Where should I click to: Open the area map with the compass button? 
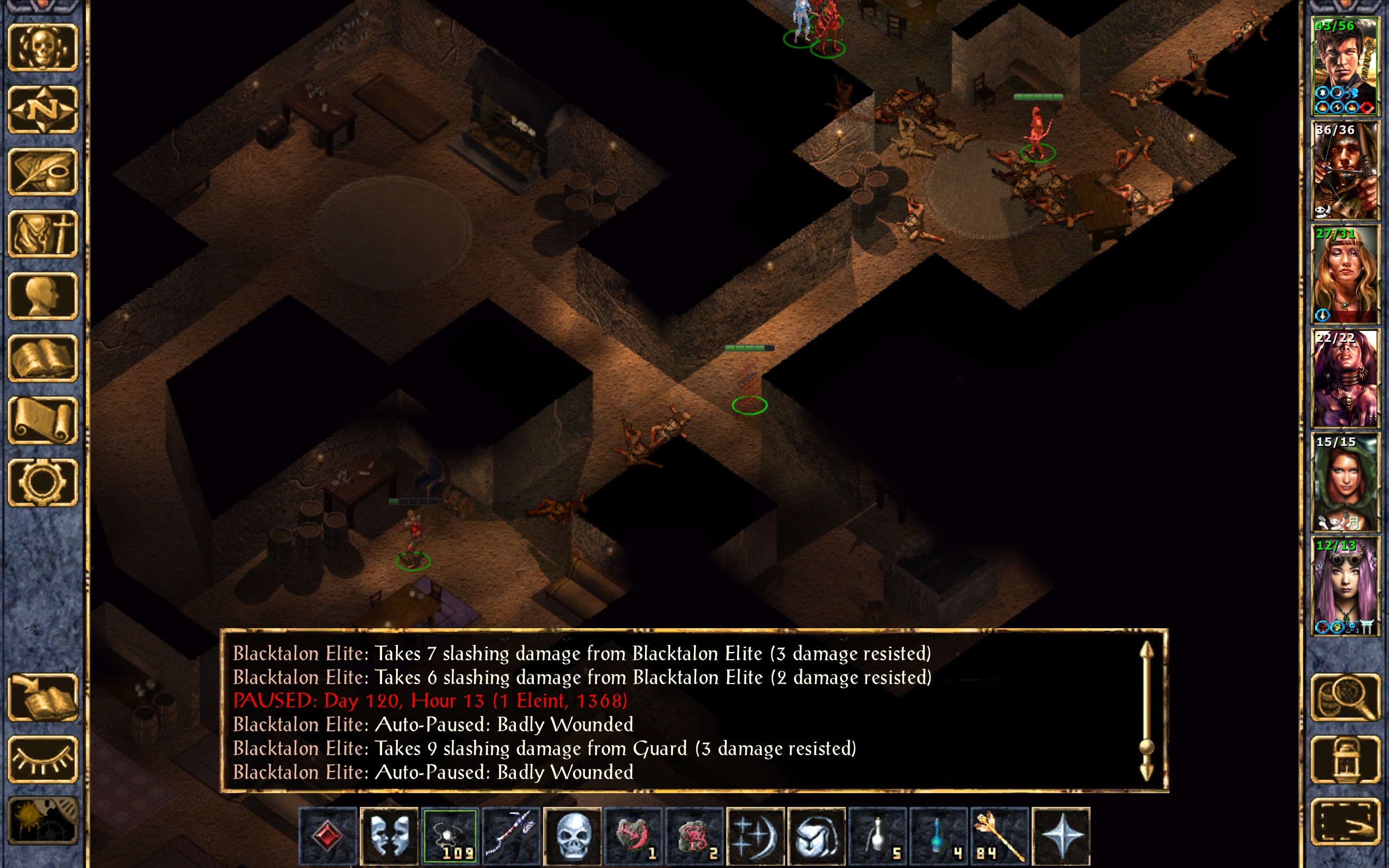pyautogui.click(x=42, y=110)
